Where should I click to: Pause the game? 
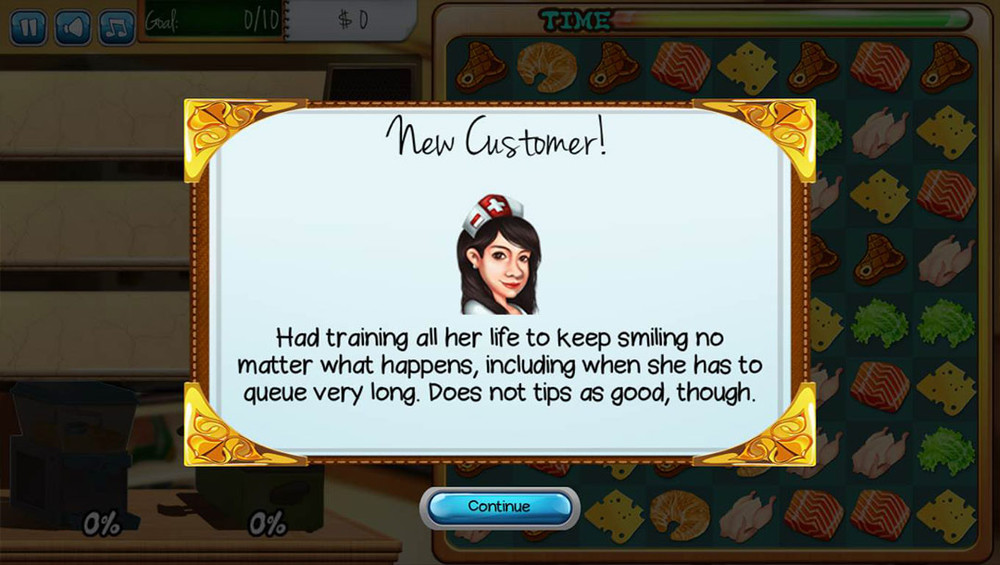pos(28,27)
